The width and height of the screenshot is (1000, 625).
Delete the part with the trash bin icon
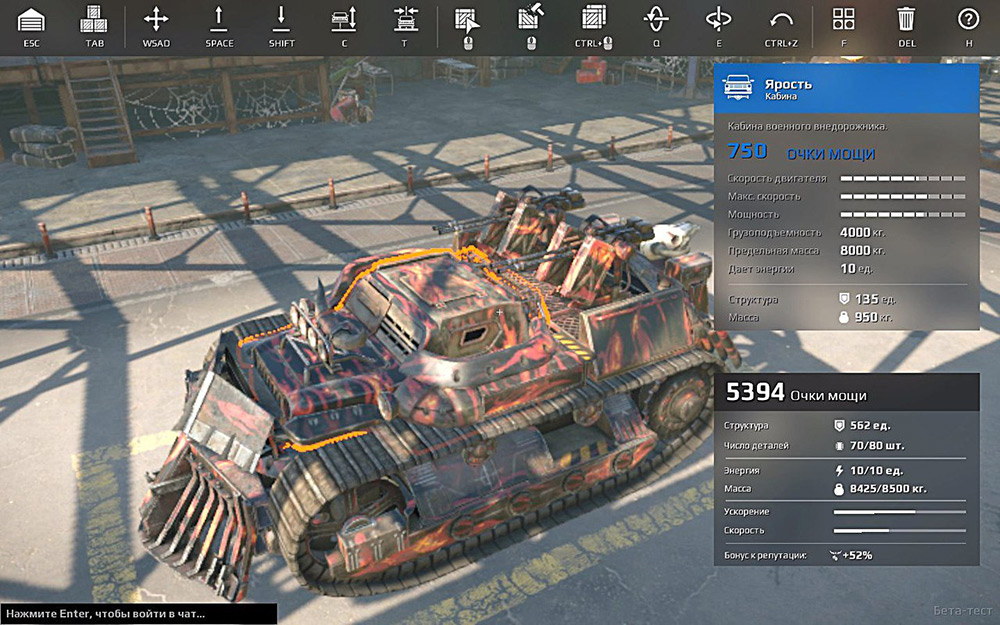point(906,19)
